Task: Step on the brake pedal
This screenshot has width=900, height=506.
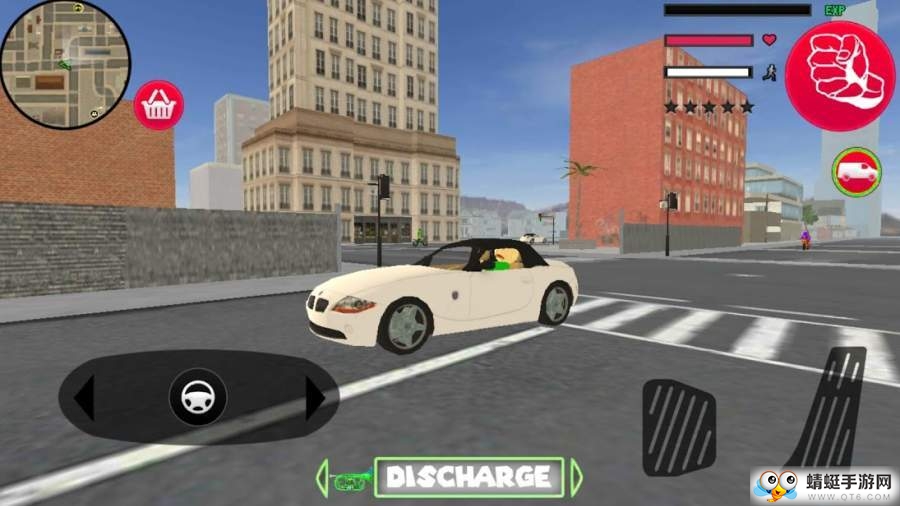Action: click(678, 426)
